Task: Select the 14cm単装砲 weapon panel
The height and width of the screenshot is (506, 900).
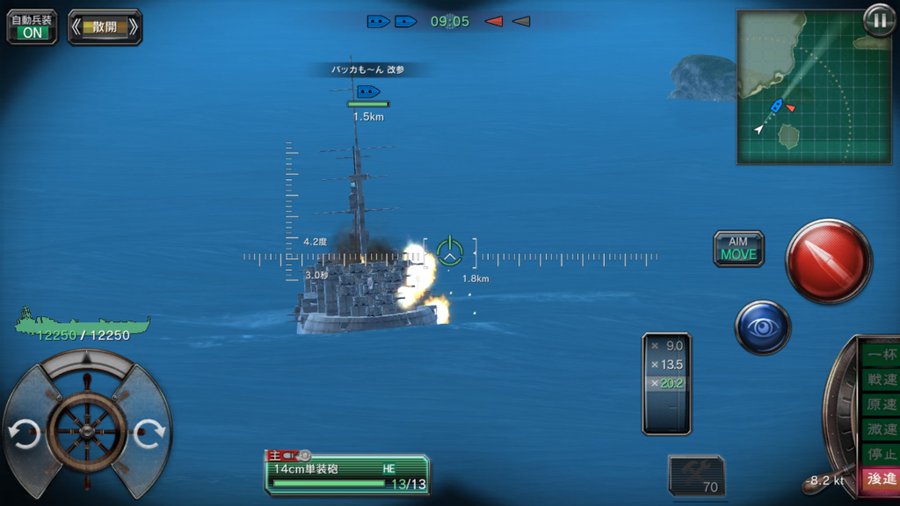Action: 347,474
